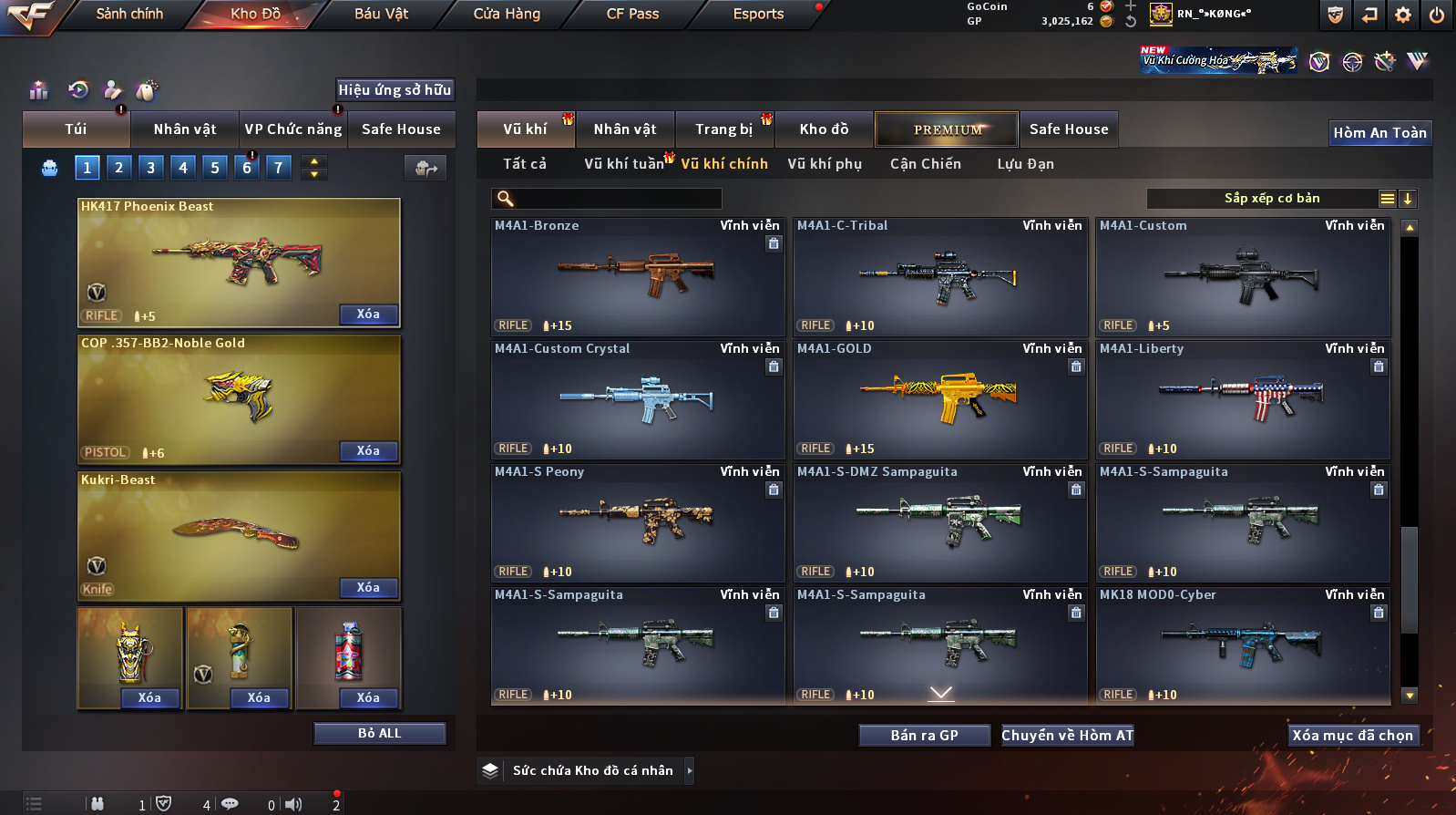This screenshot has height=815, width=1456.
Task: Open the Nhân vật tab beside Túi
Action: 185,129
